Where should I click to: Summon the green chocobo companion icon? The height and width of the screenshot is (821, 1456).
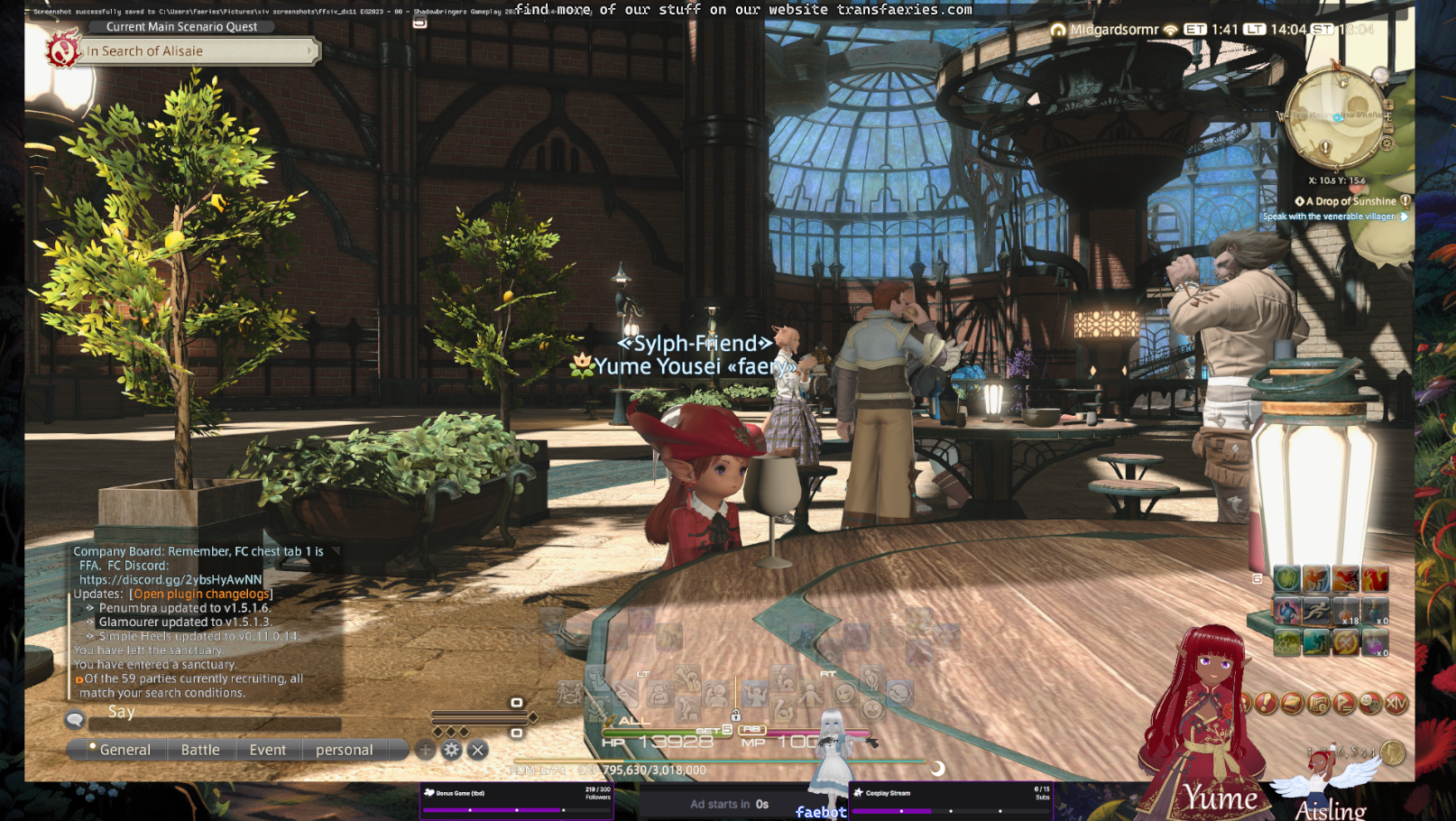(1287, 579)
